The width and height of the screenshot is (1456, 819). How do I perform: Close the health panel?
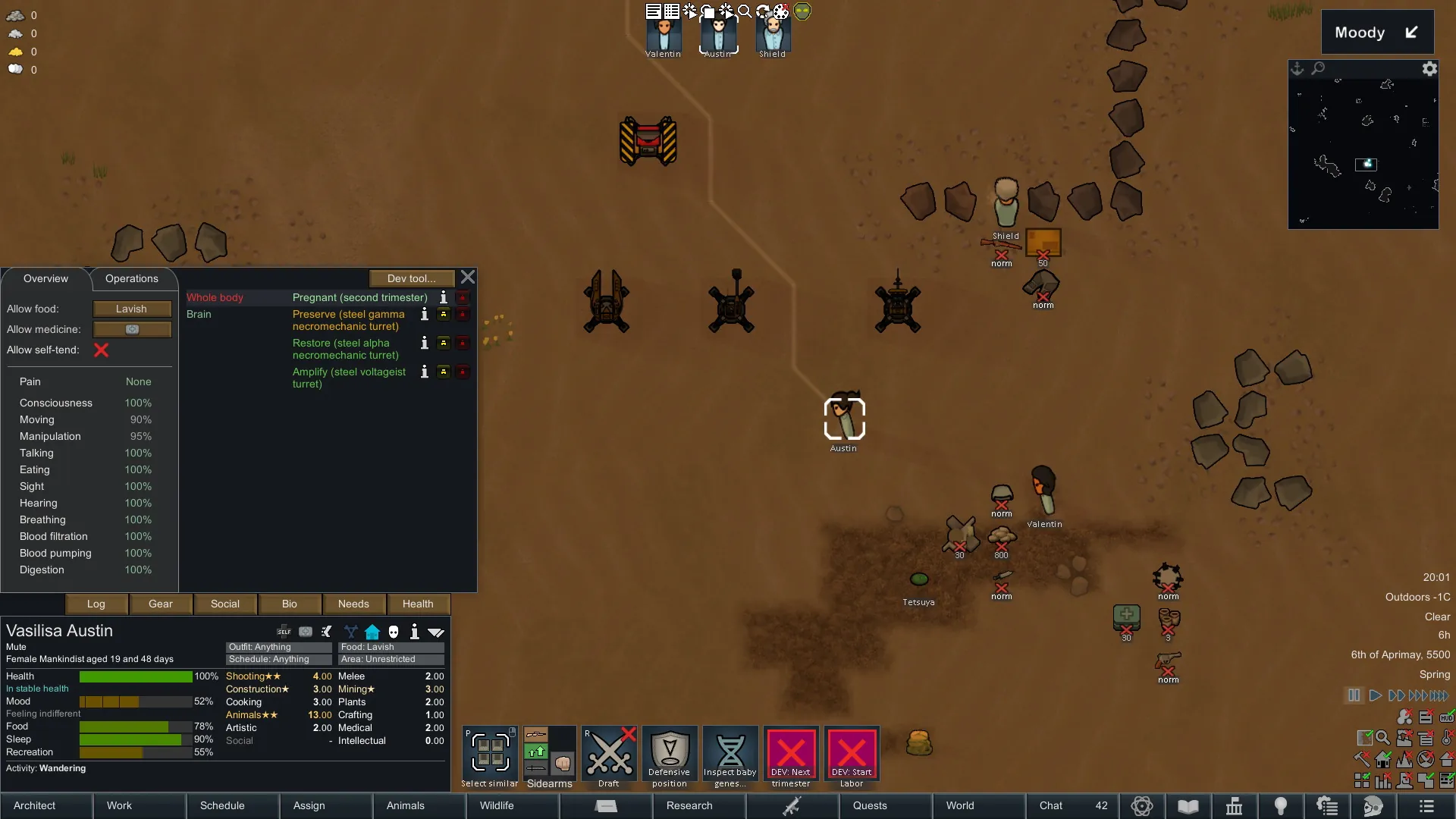[x=468, y=278]
